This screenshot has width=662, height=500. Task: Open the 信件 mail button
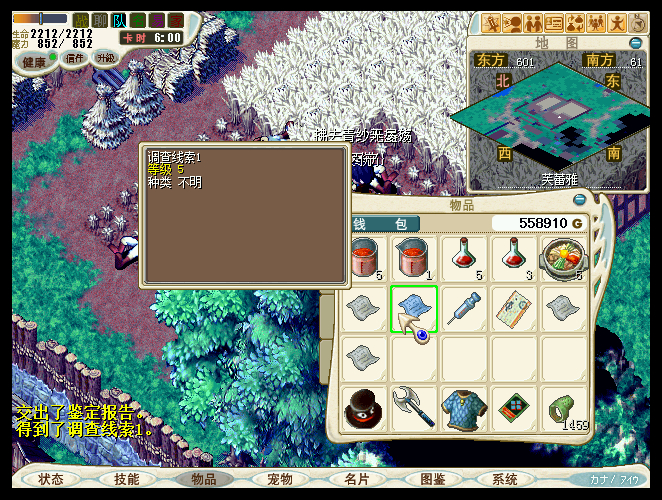(x=75, y=58)
